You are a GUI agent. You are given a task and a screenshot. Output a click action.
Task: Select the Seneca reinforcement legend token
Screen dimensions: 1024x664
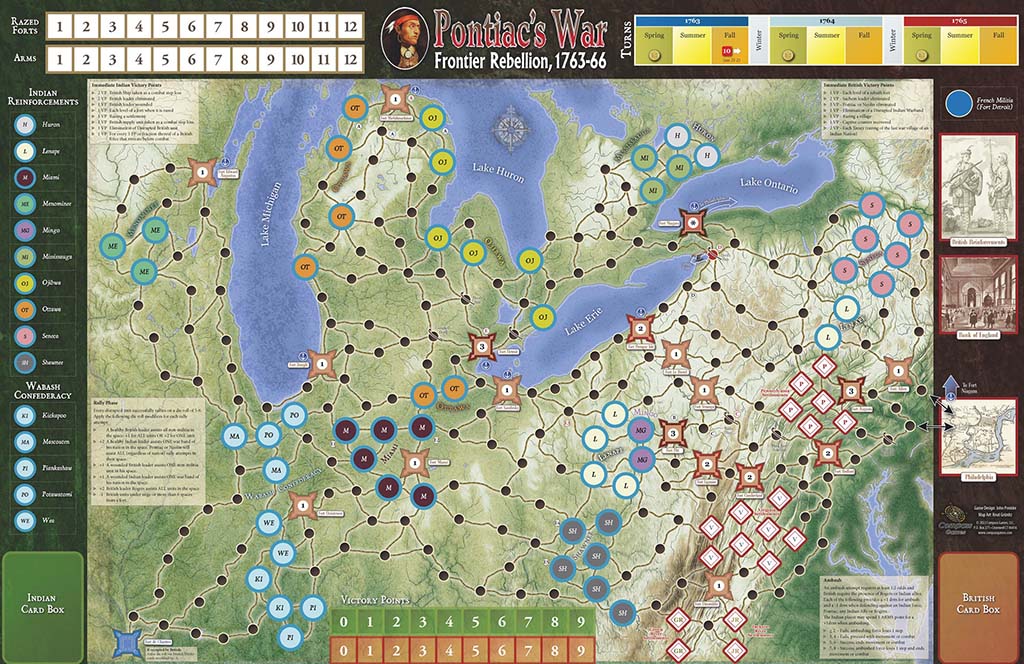pos(22,335)
